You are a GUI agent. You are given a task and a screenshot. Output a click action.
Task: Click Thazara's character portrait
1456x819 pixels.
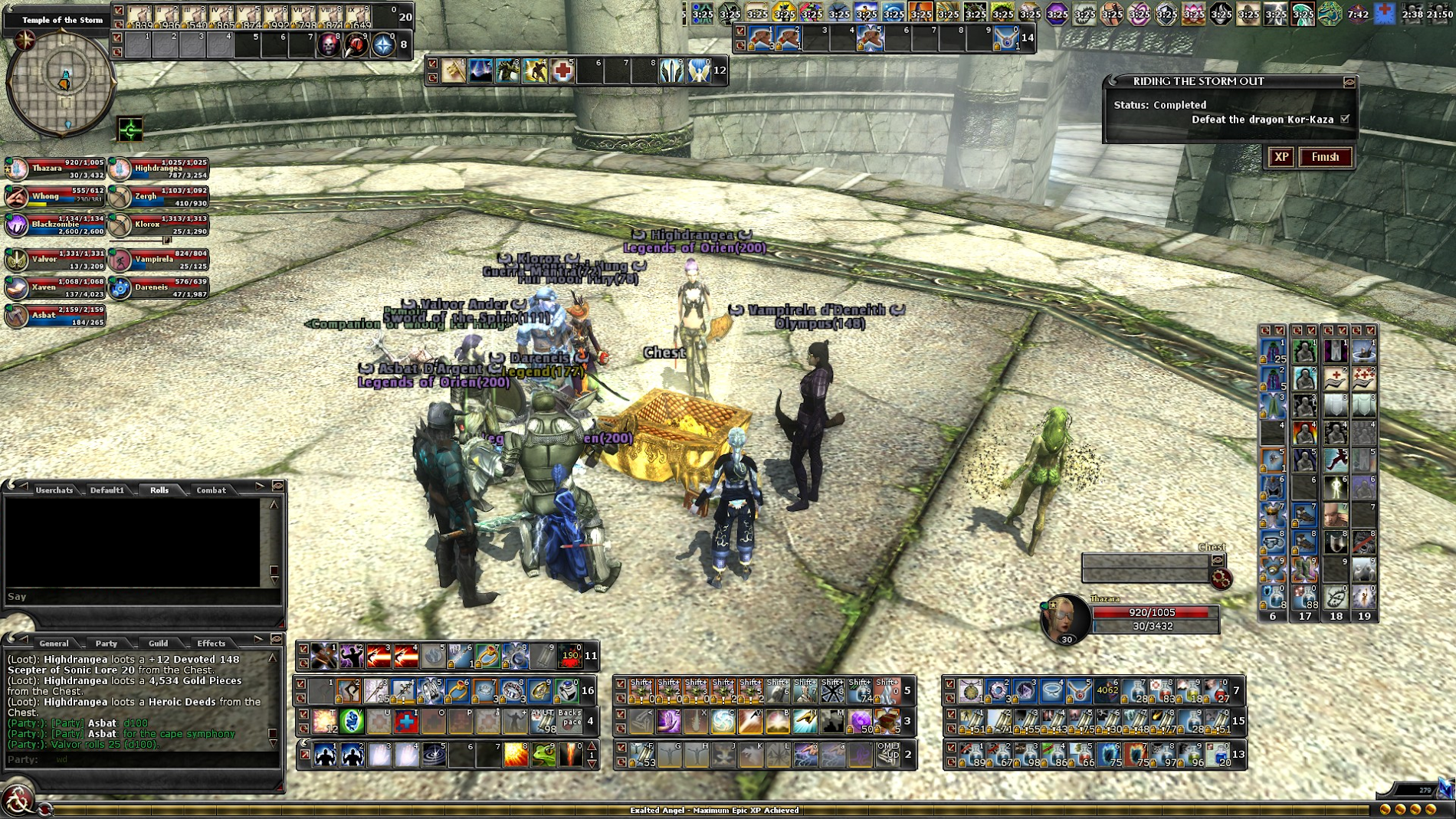point(1066,618)
